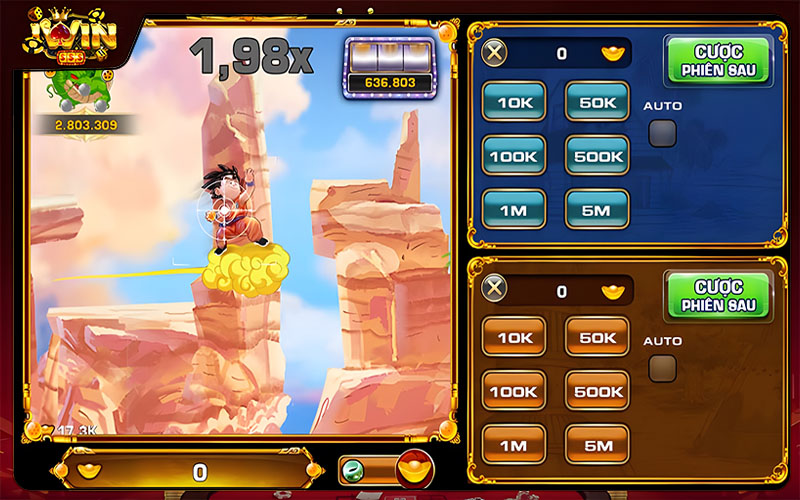Place next-round bet in the blue panel

tap(718, 61)
